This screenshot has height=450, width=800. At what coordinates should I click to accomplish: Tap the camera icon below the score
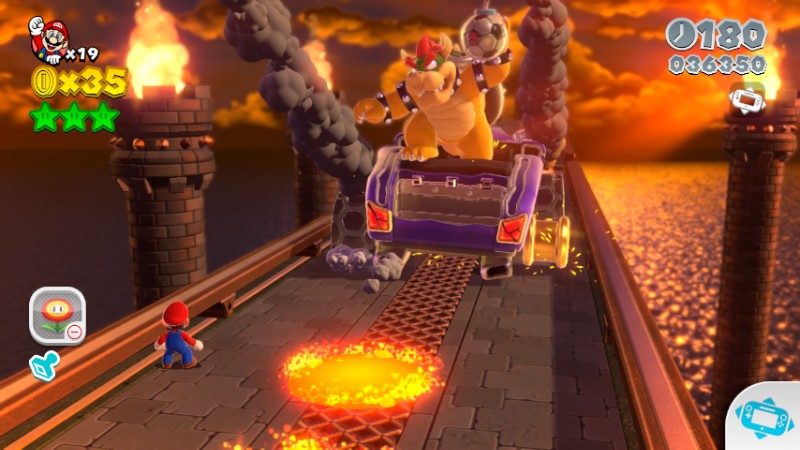click(x=748, y=99)
